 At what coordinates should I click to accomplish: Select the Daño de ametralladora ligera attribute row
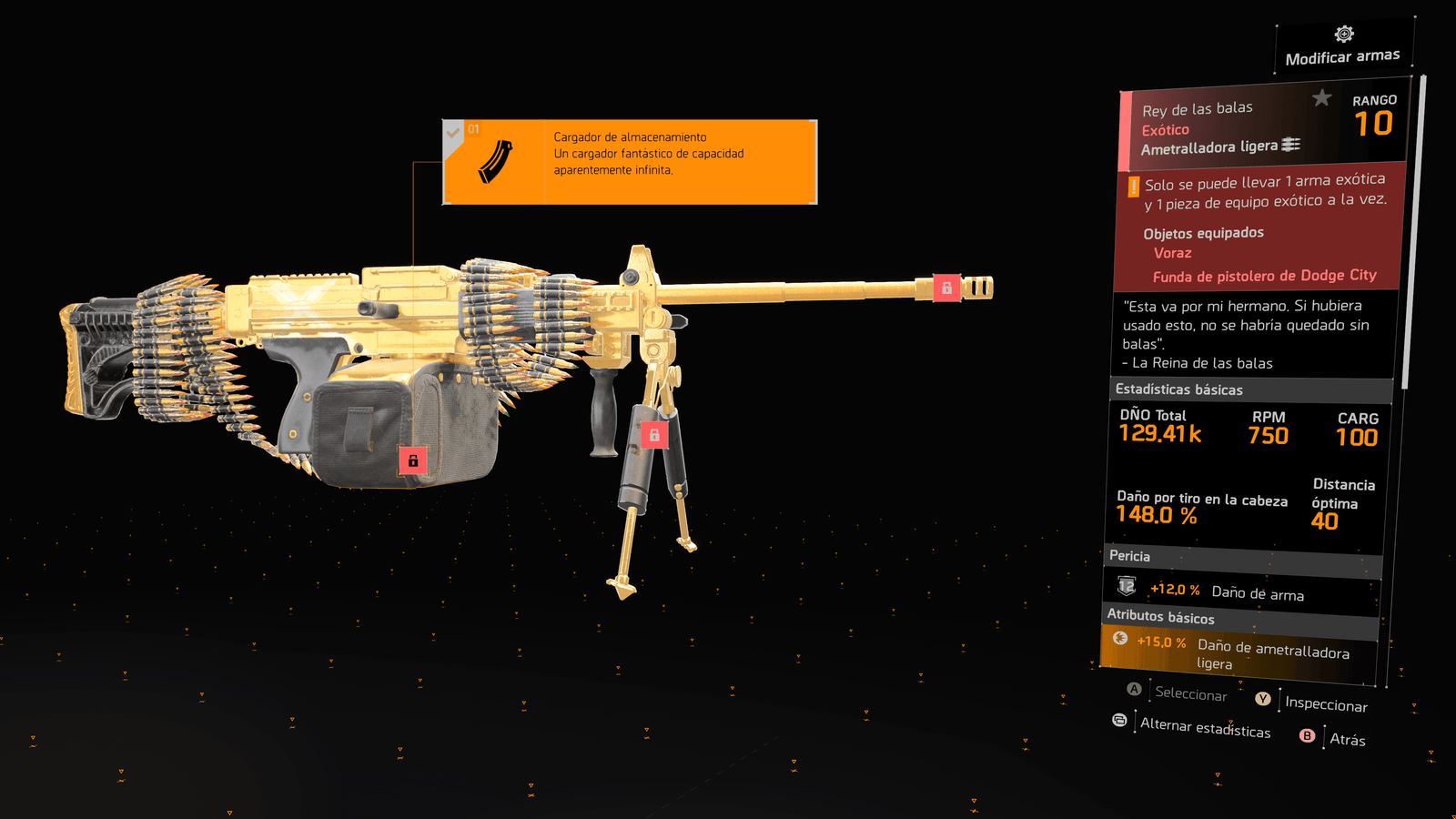[1239, 652]
